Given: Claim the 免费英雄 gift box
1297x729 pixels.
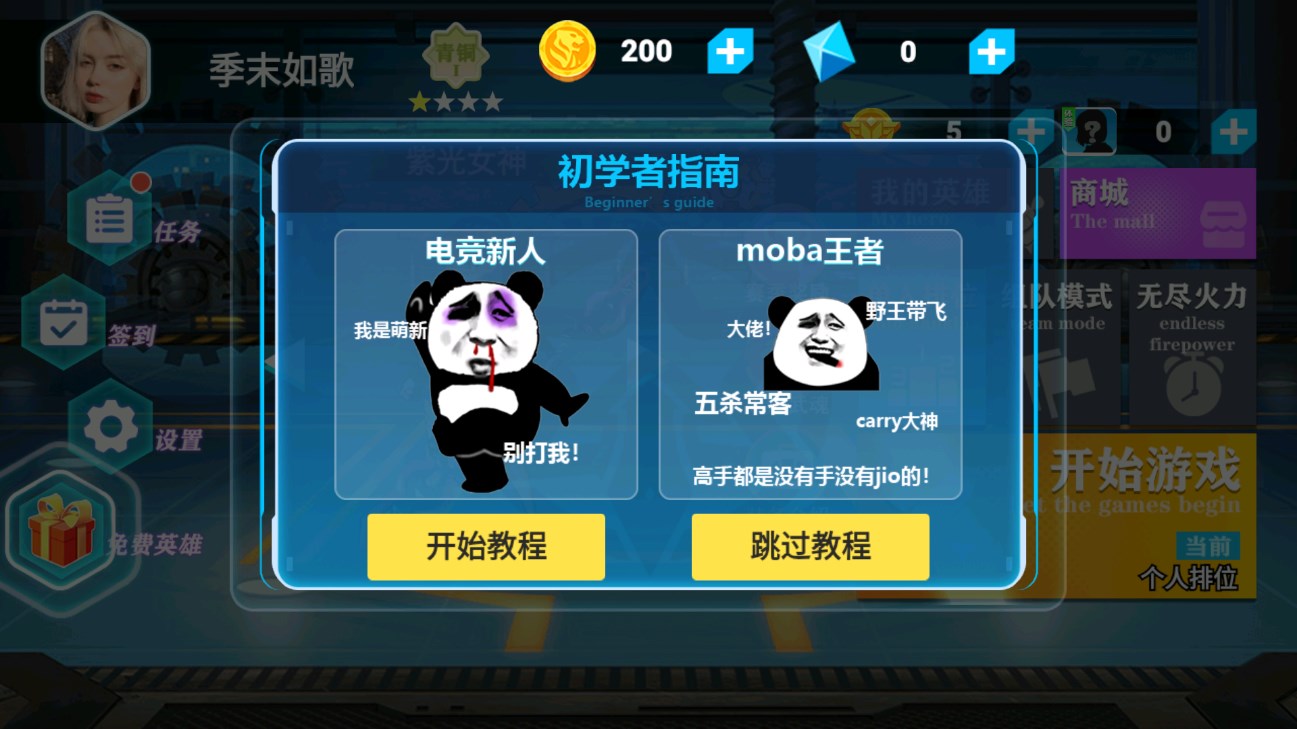Looking at the screenshot, I should click(x=62, y=530).
